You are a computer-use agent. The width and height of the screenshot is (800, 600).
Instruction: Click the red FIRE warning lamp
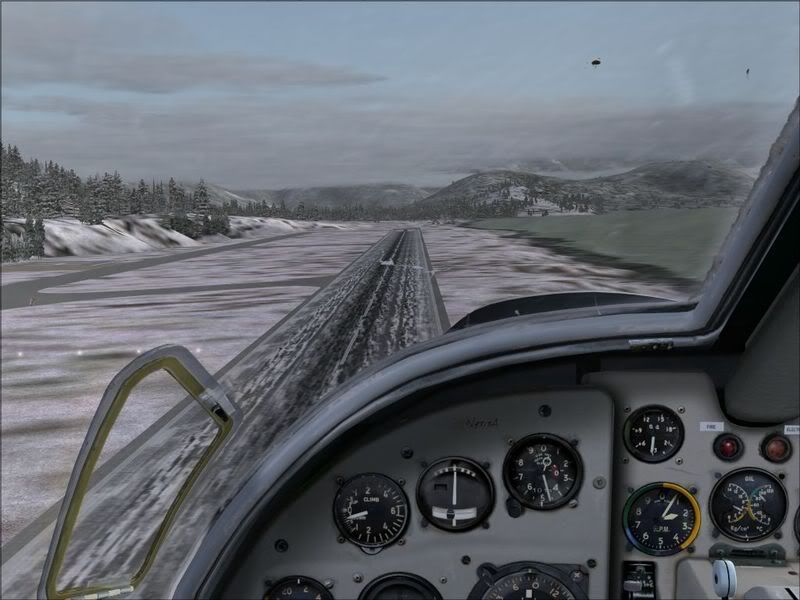pos(727,446)
